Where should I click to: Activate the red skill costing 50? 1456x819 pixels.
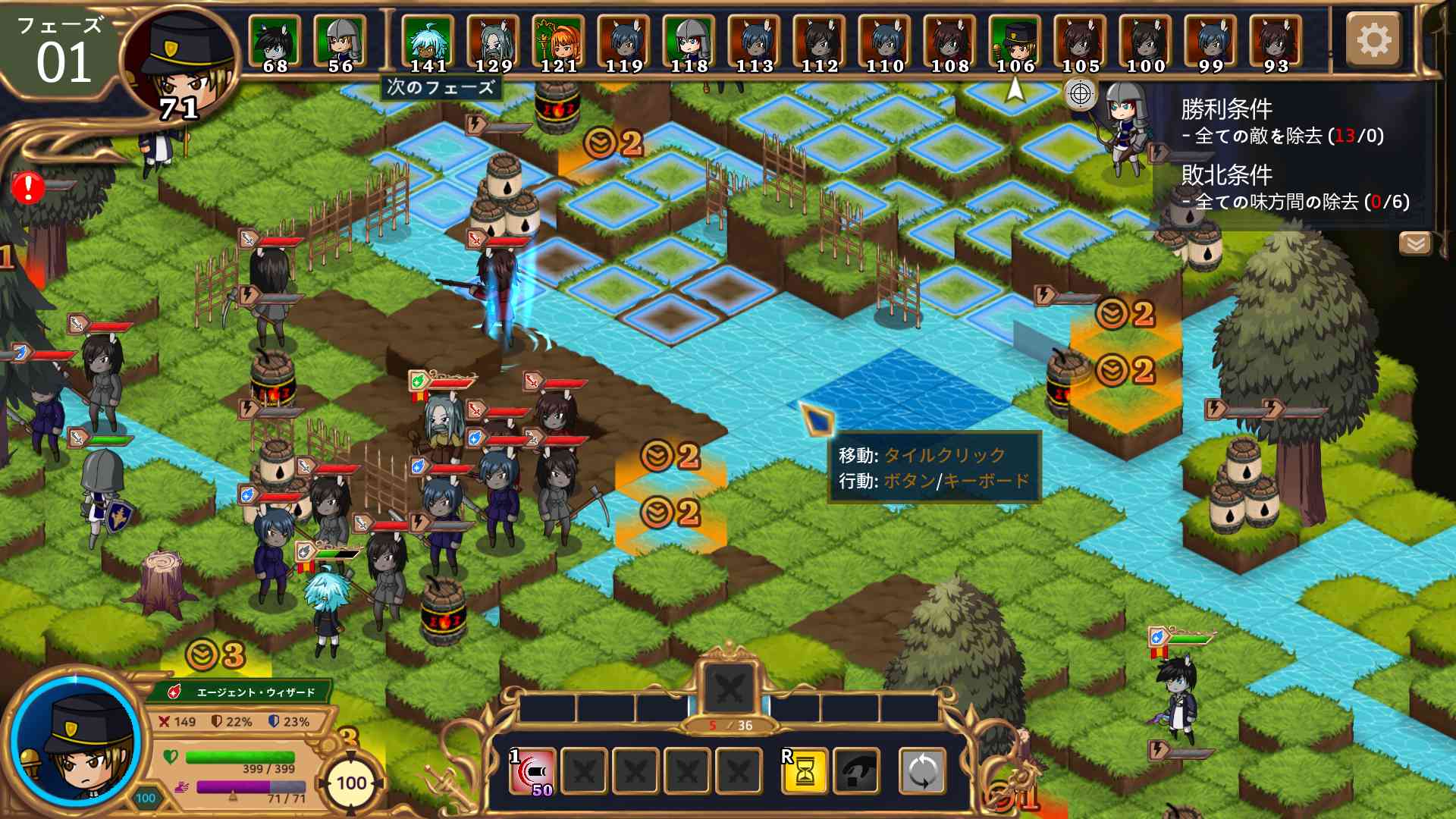click(x=532, y=771)
